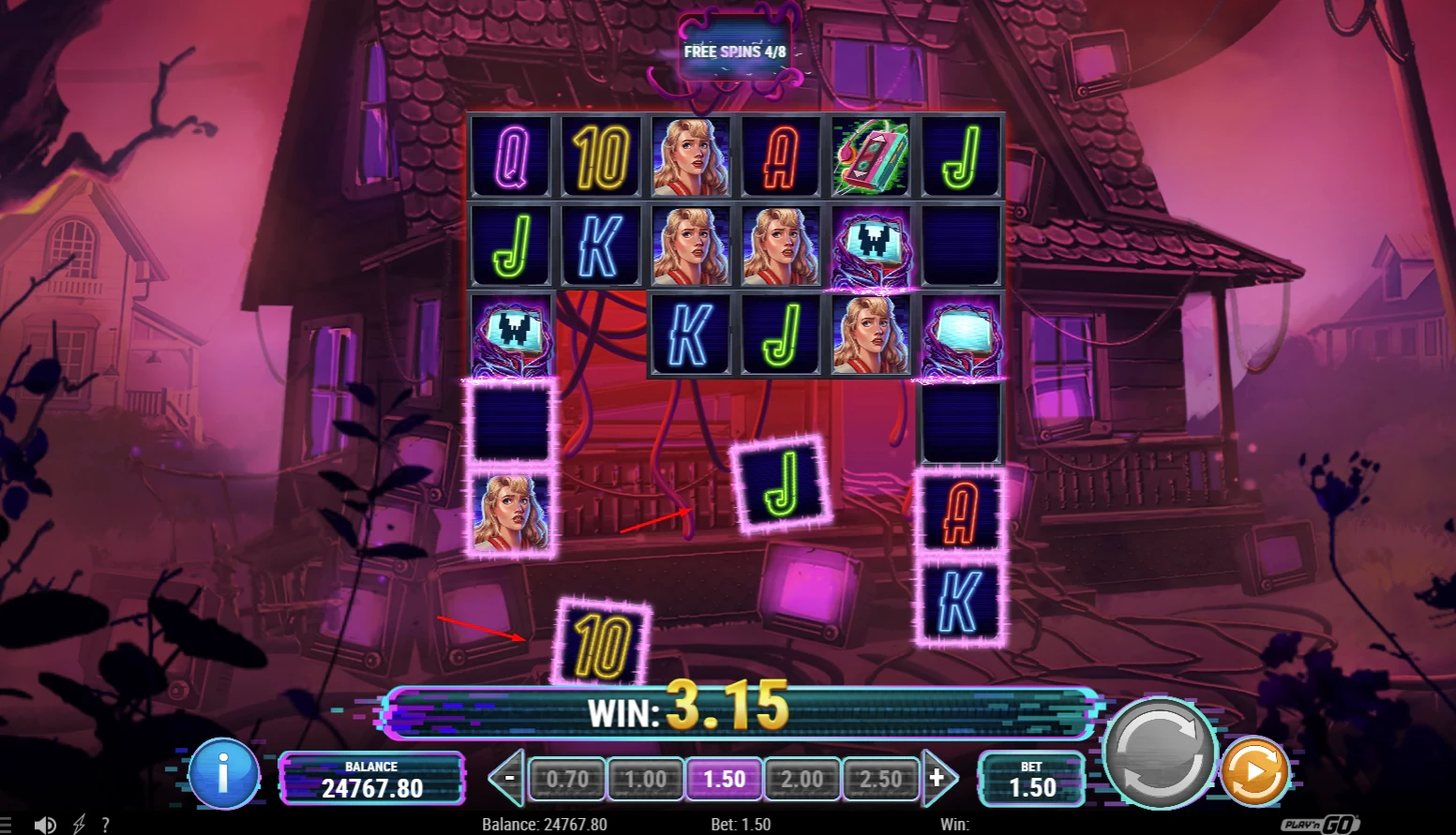The width and height of the screenshot is (1456, 835).
Task: Toggle fast play lightning bolt icon
Action: point(79,825)
